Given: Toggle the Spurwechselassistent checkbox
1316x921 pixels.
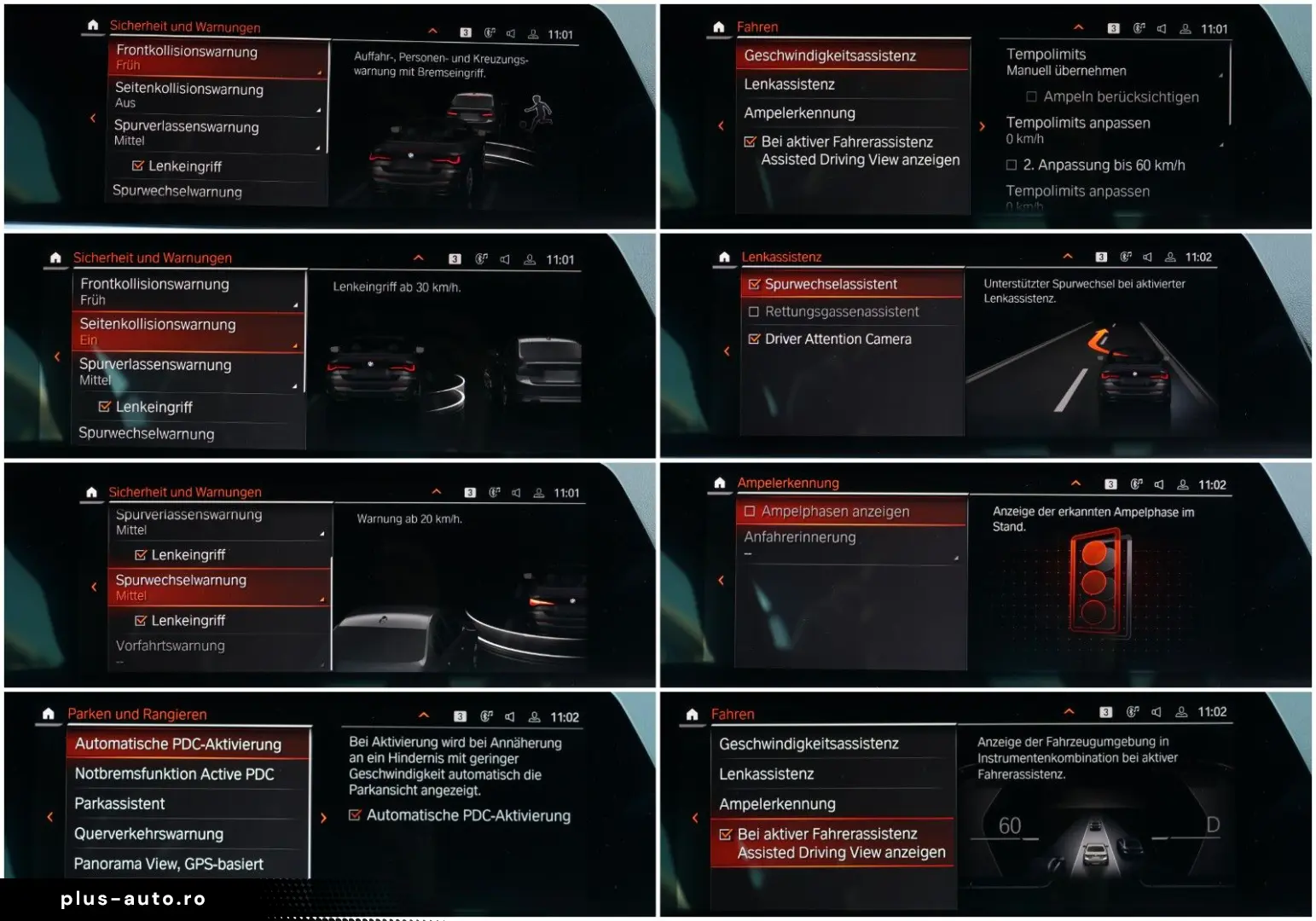Looking at the screenshot, I should tap(754, 285).
